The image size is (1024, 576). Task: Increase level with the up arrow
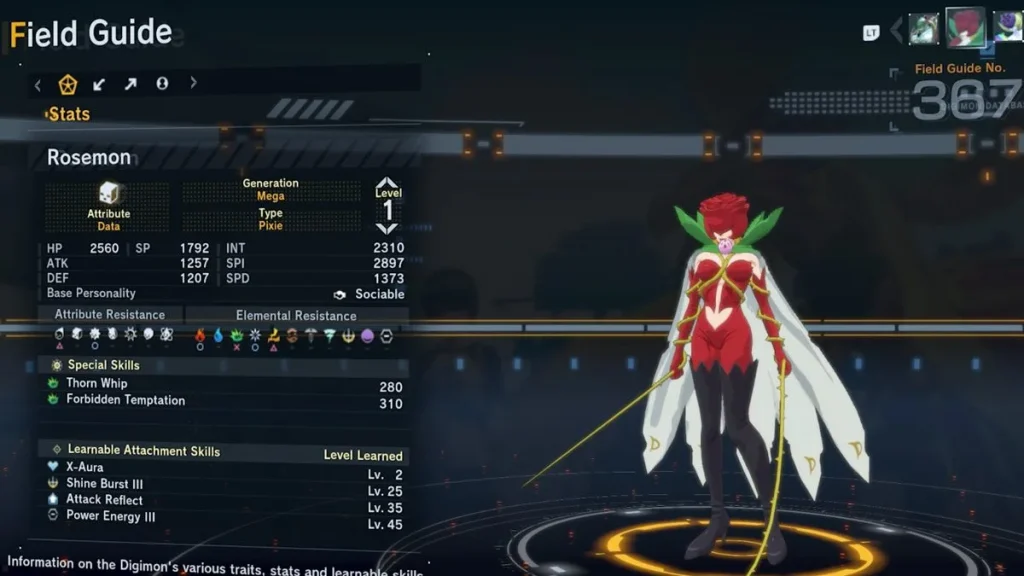tap(387, 184)
